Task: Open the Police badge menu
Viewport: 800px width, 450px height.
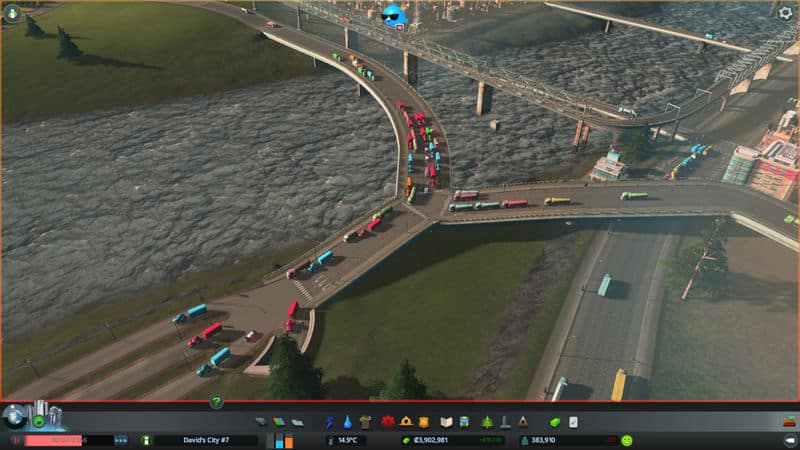Action: 423,422
